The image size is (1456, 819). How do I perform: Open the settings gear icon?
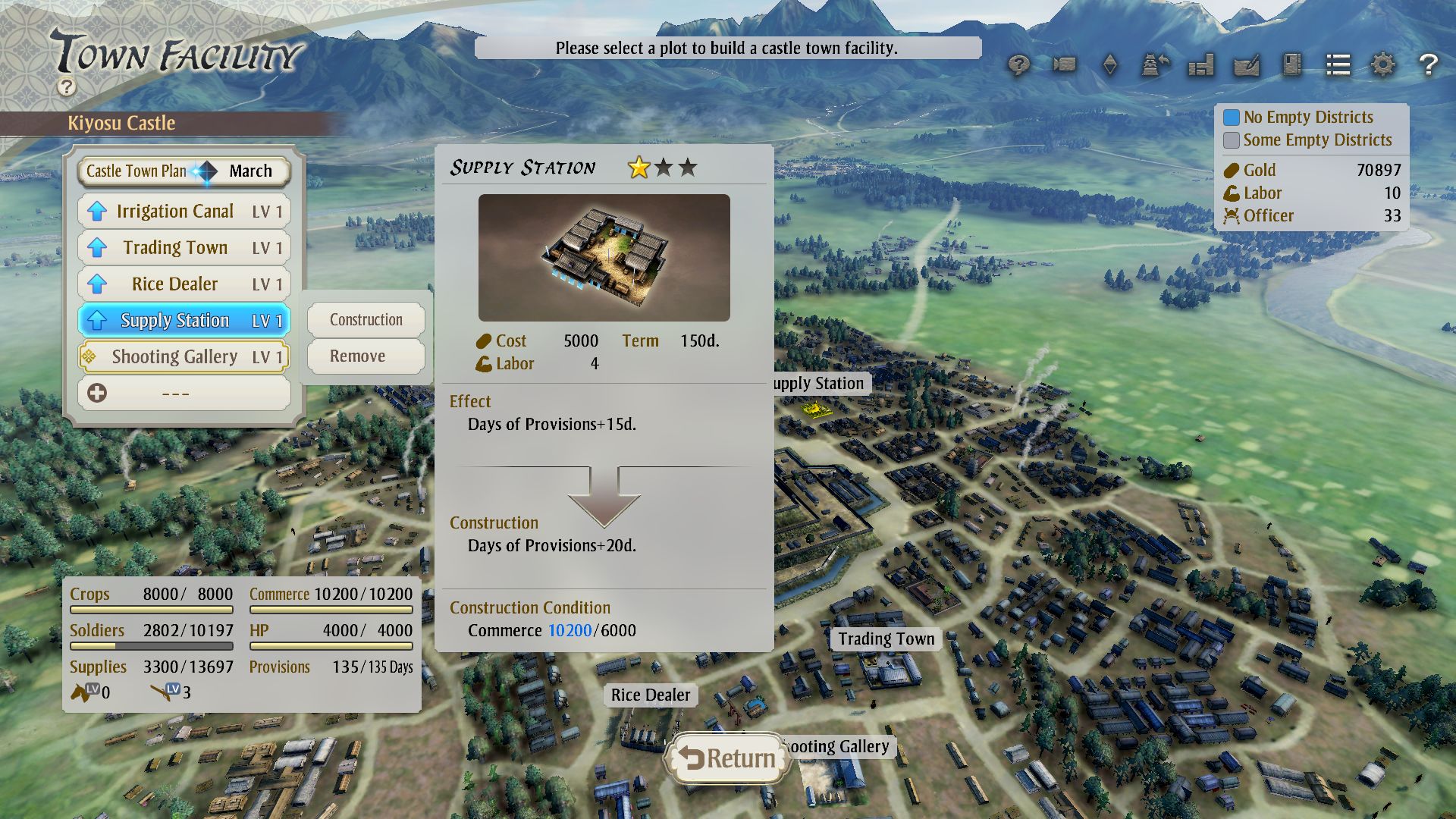[1383, 66]
